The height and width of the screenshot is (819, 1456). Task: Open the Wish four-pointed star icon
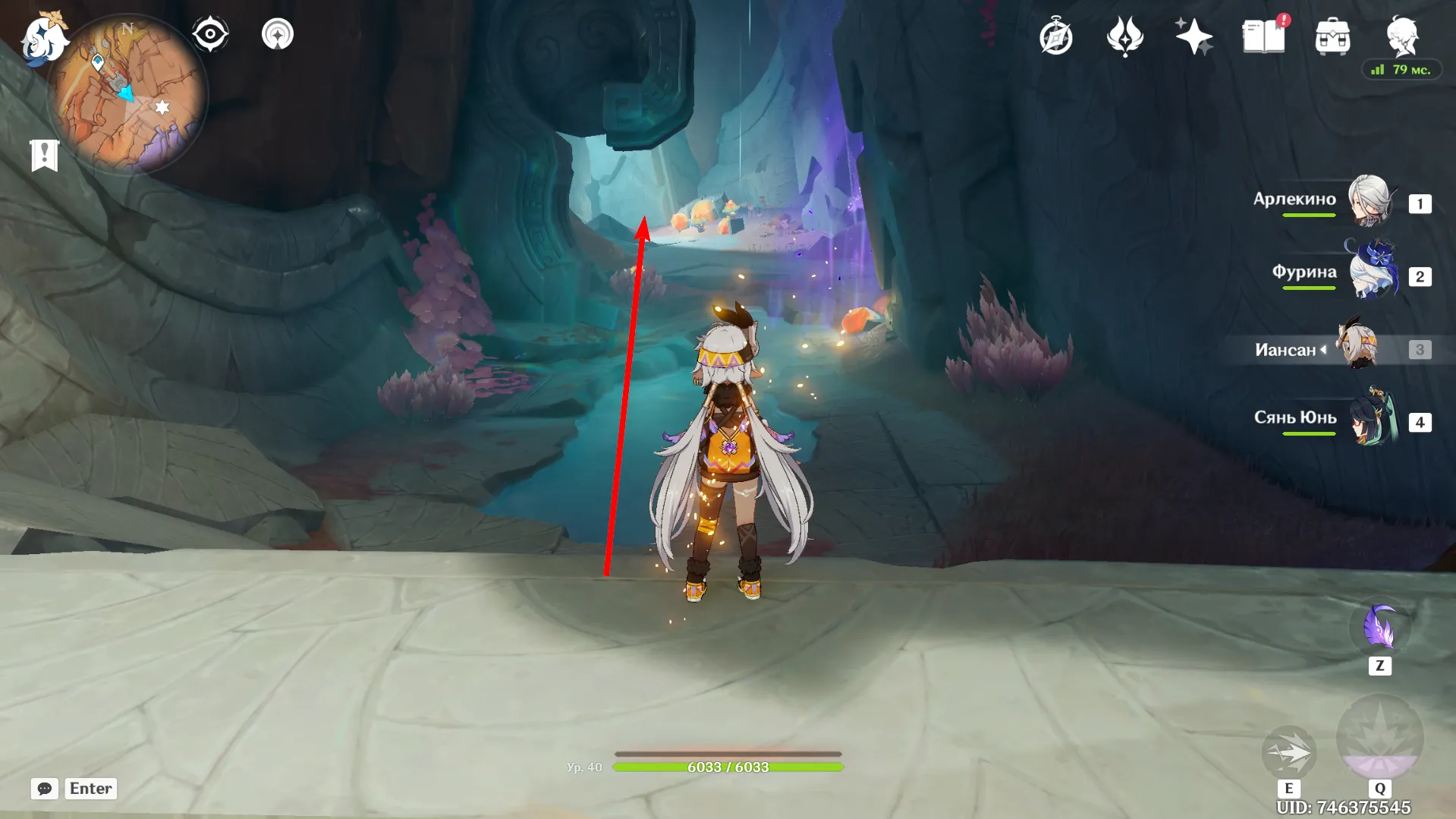[1193, 36]
